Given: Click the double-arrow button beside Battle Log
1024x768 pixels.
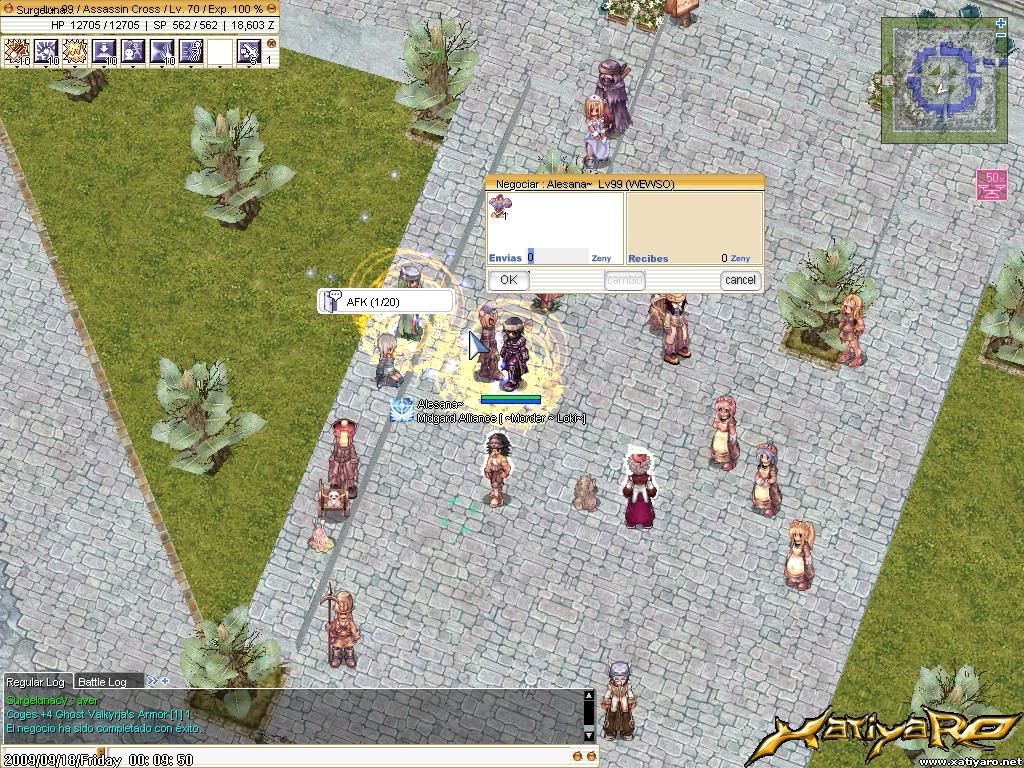Looking at the screenshot, I should click(152, 681).
